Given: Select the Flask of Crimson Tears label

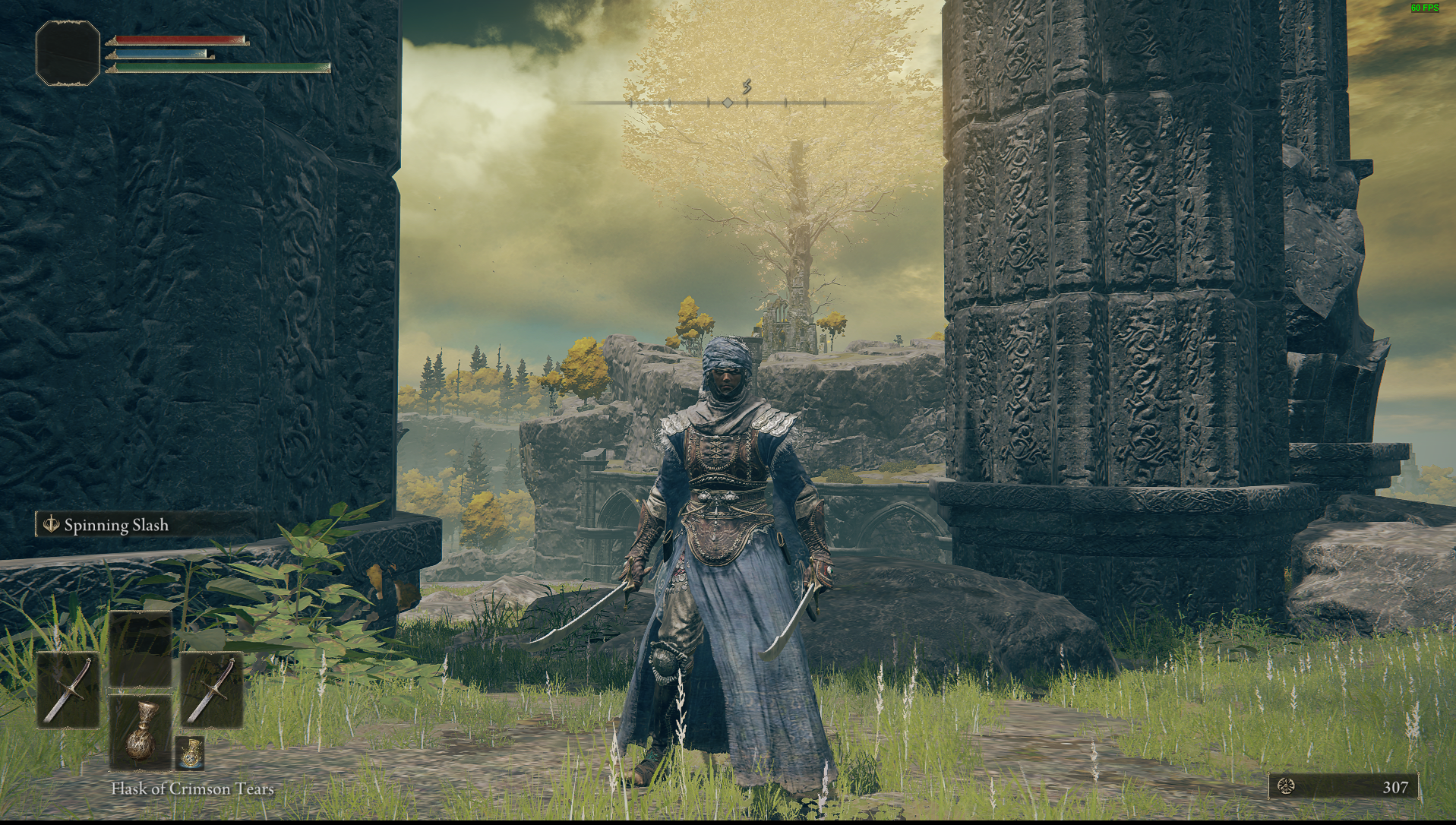Looking at the screenshot, I should pos(191,789).
